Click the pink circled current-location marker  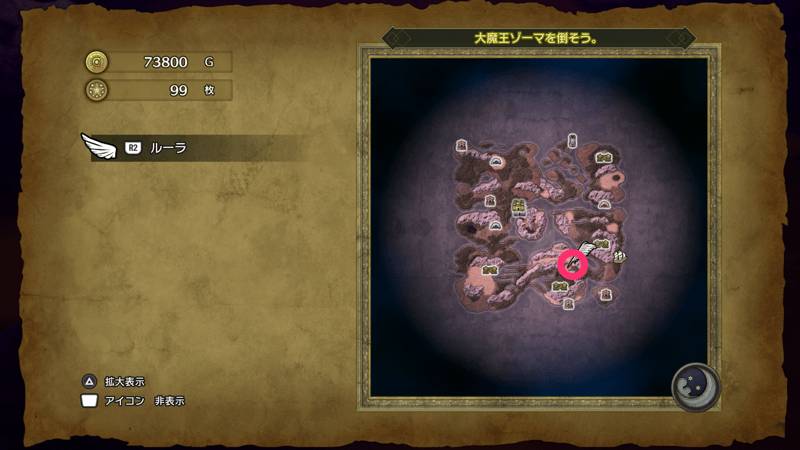(x=573, y=264)
